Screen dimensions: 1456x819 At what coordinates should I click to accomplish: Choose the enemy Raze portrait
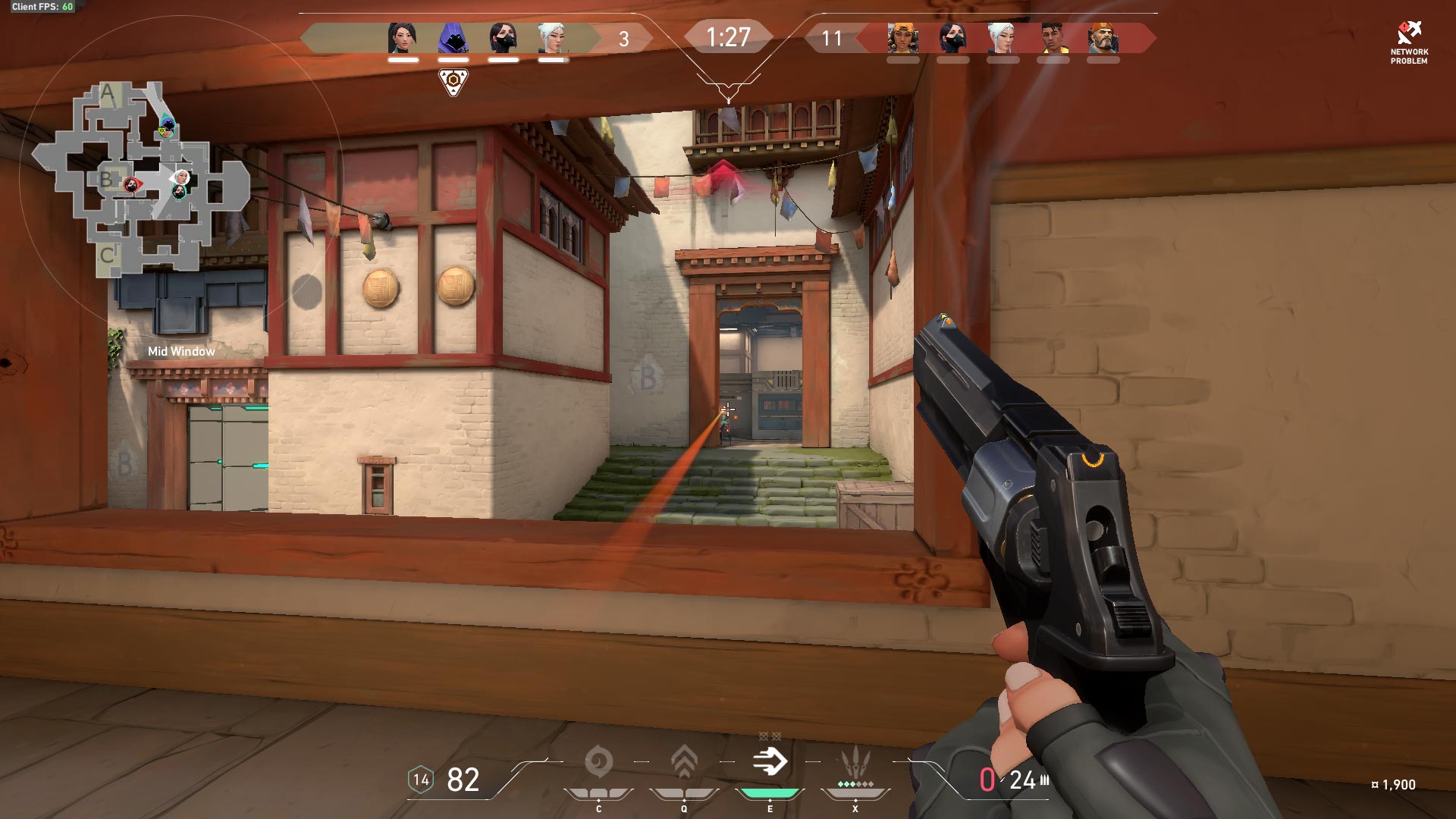point(902,38)
